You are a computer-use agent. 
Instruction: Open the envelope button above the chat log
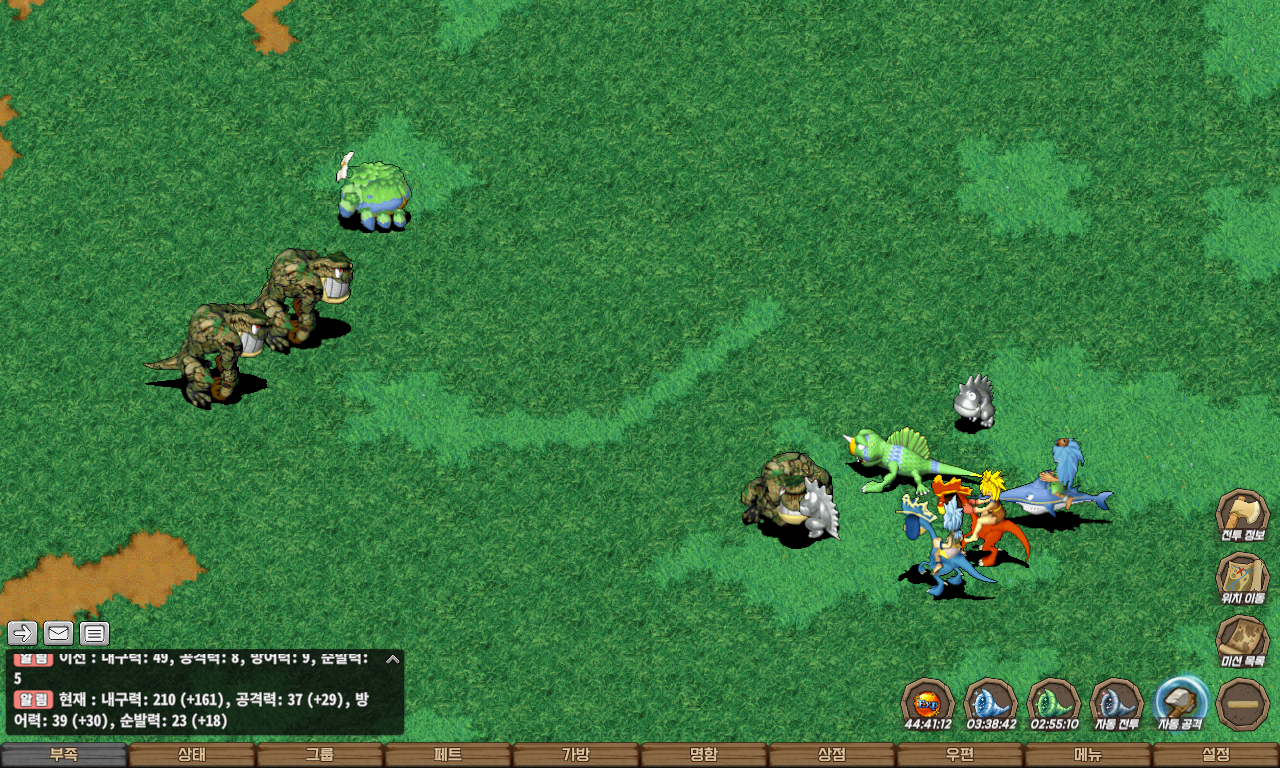point(58,633)
